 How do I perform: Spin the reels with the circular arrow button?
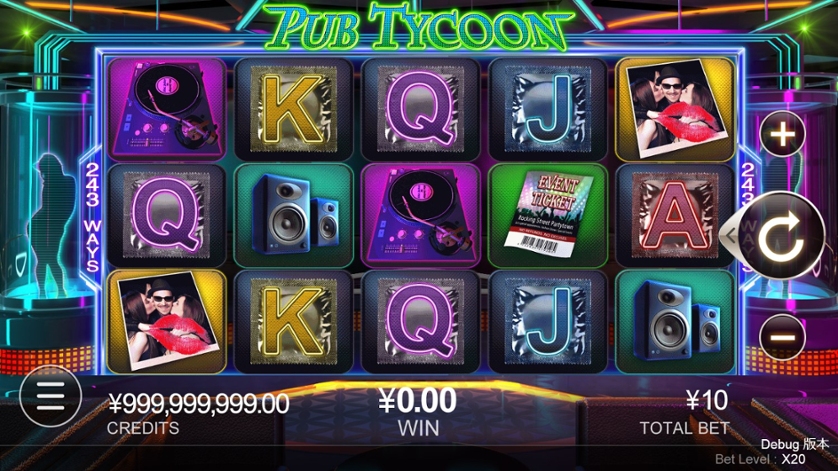coord(781,236)
